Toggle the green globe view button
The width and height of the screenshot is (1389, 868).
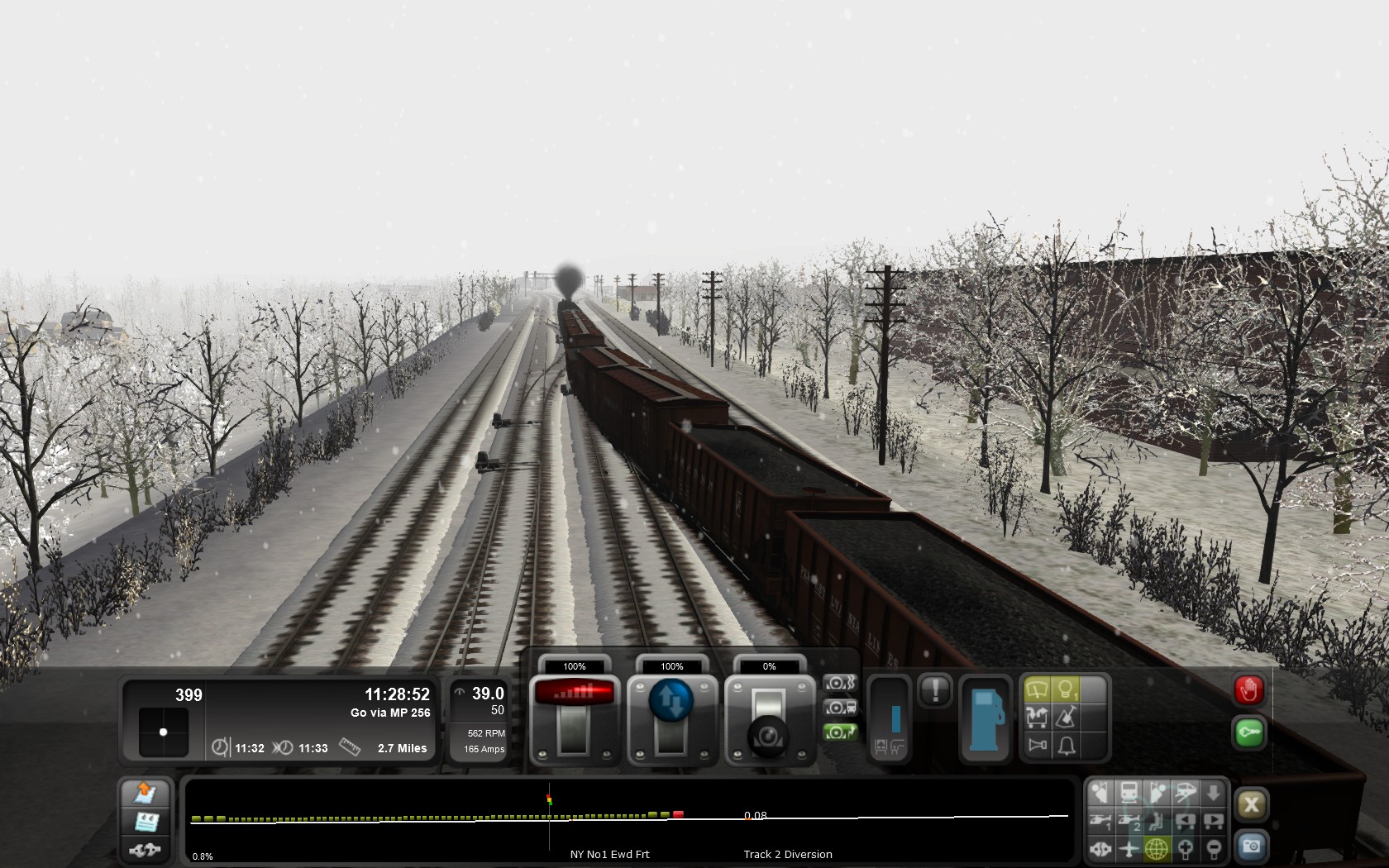(1157, 849)
